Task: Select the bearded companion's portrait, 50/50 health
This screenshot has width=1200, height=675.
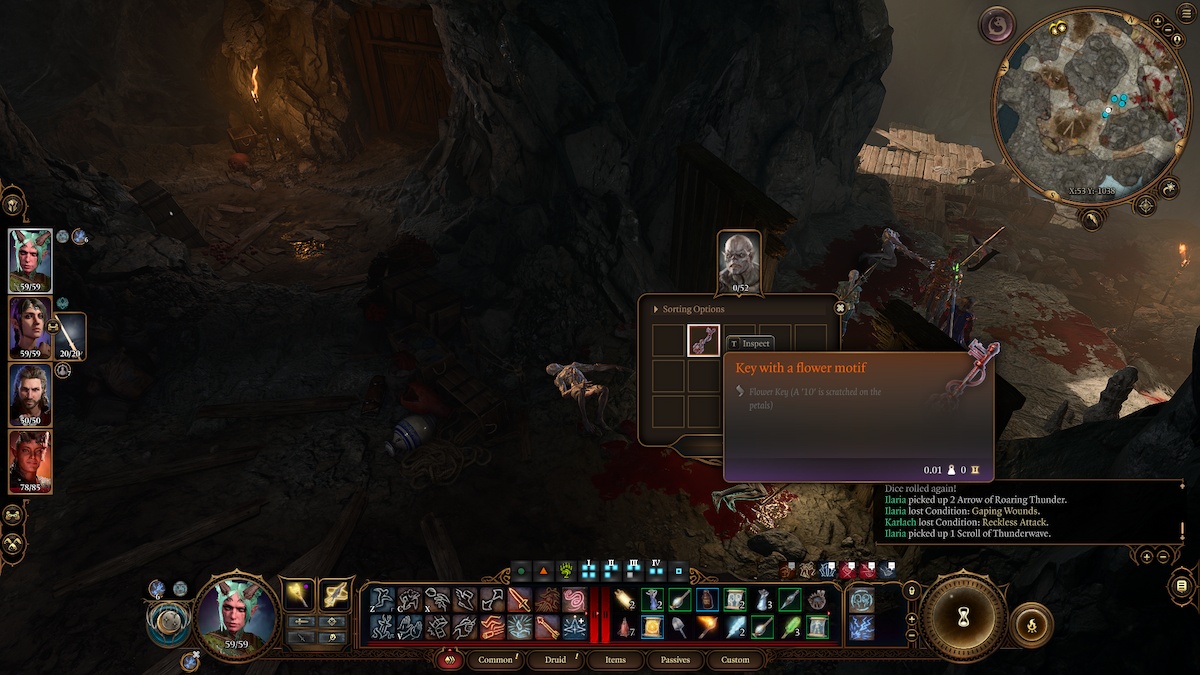Action: [x=30, y=394]
